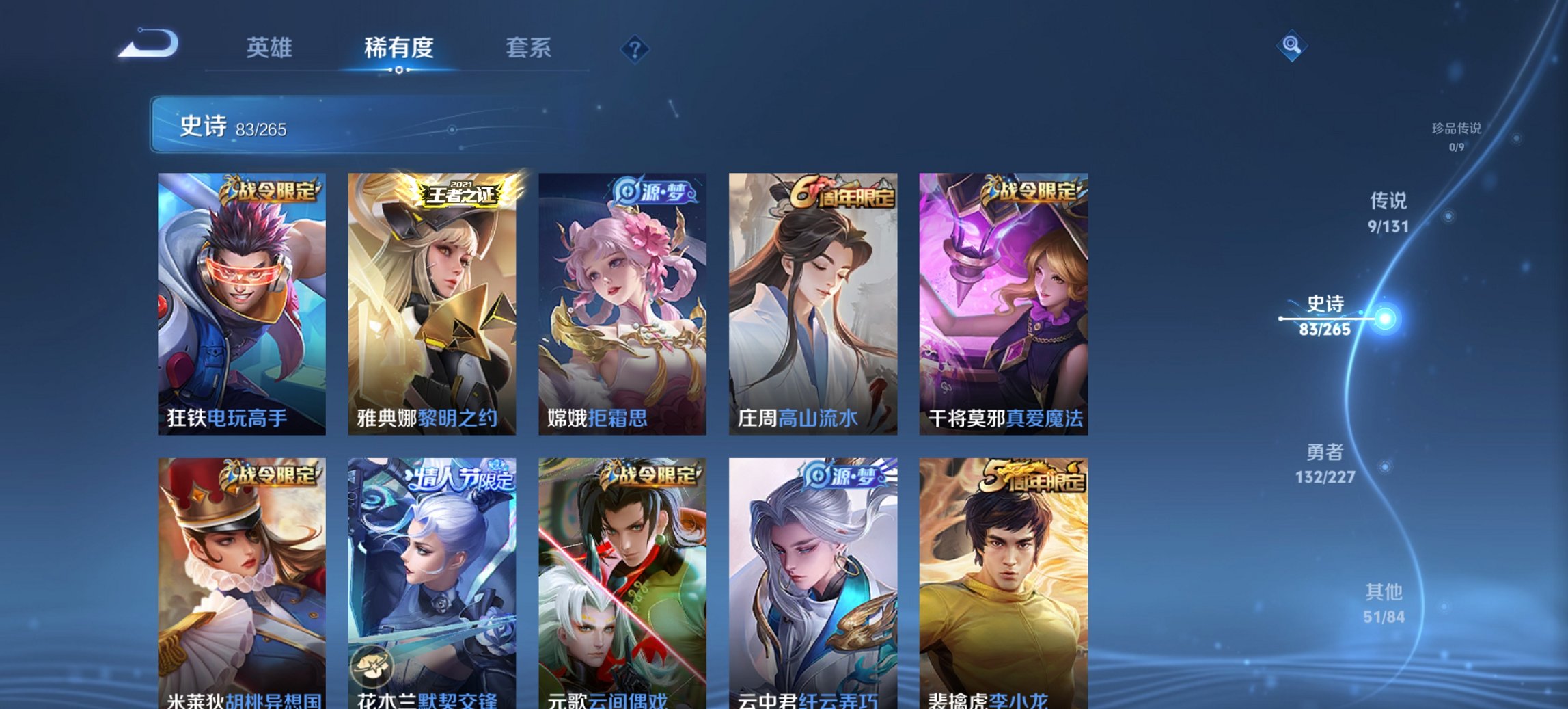The image size is (1568, 709).
Task: Open the help question mark icon
Action: [x=635, y=48]
